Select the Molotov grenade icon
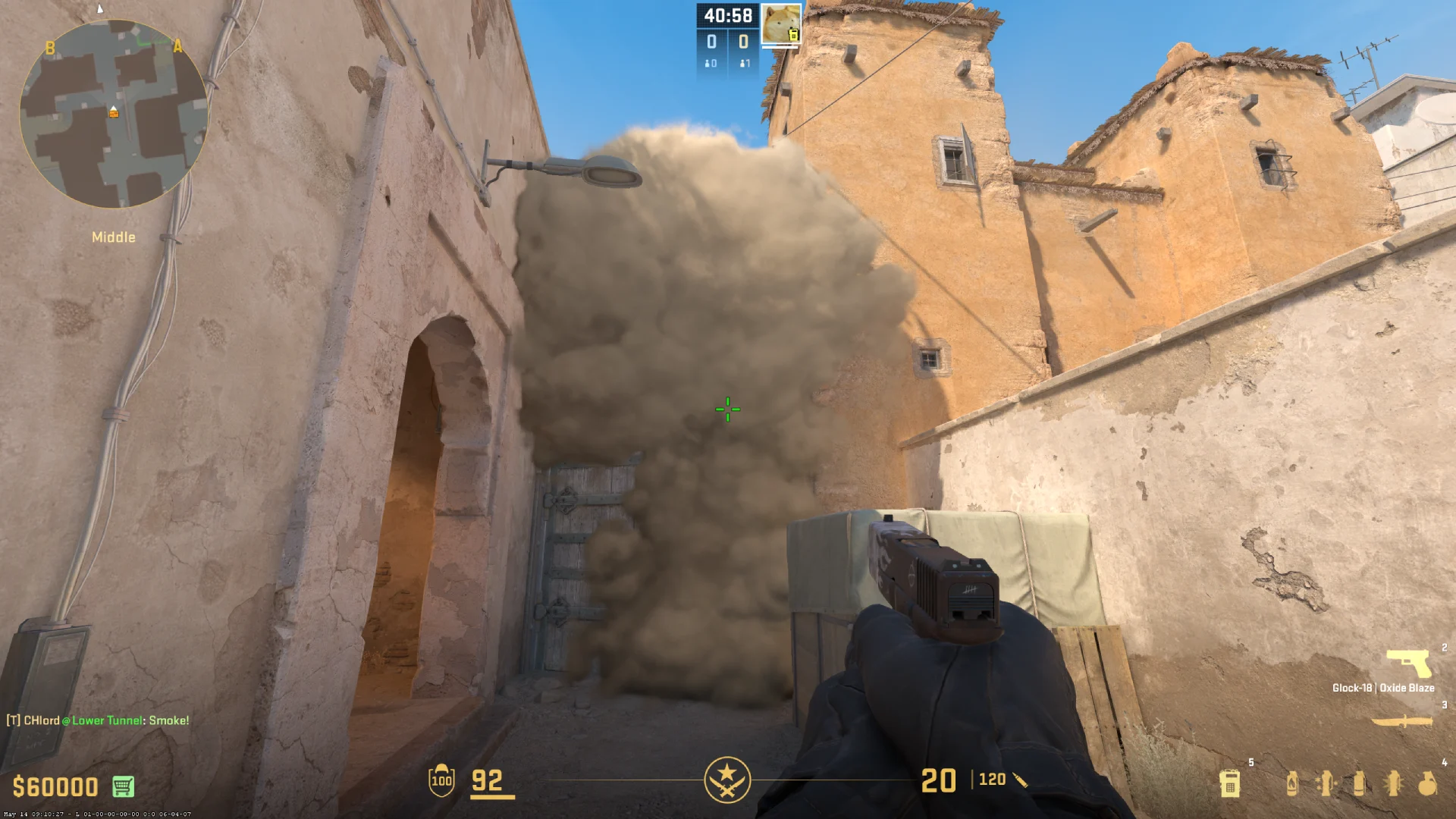Screen dimensions: 1456x819 coord(1291,783)
